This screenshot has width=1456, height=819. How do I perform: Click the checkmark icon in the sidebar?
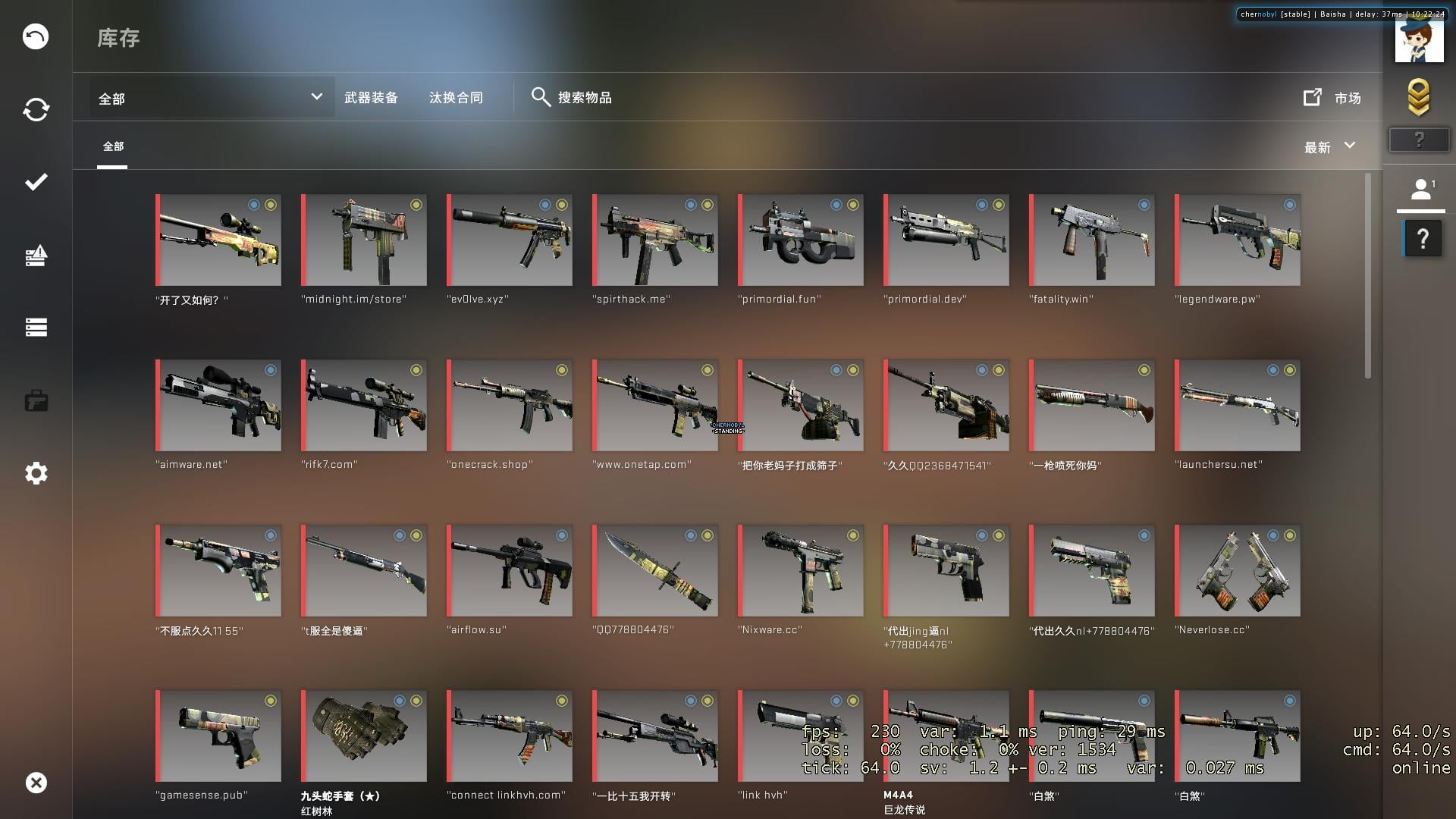[35, 181]
